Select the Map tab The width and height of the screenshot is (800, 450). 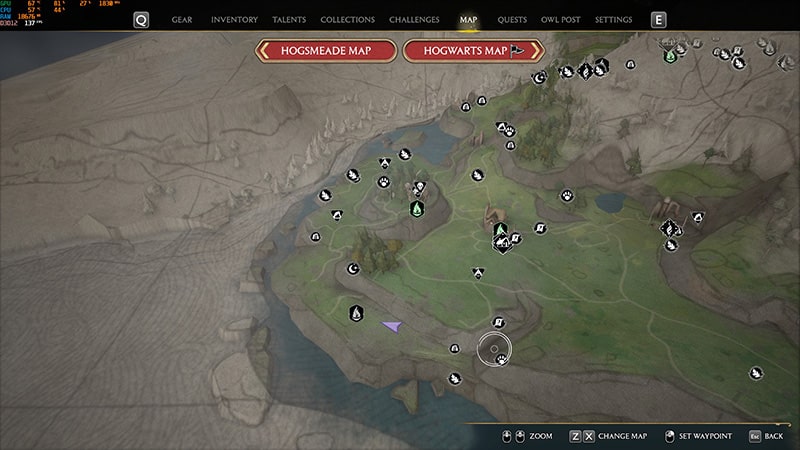pos(468,19)
